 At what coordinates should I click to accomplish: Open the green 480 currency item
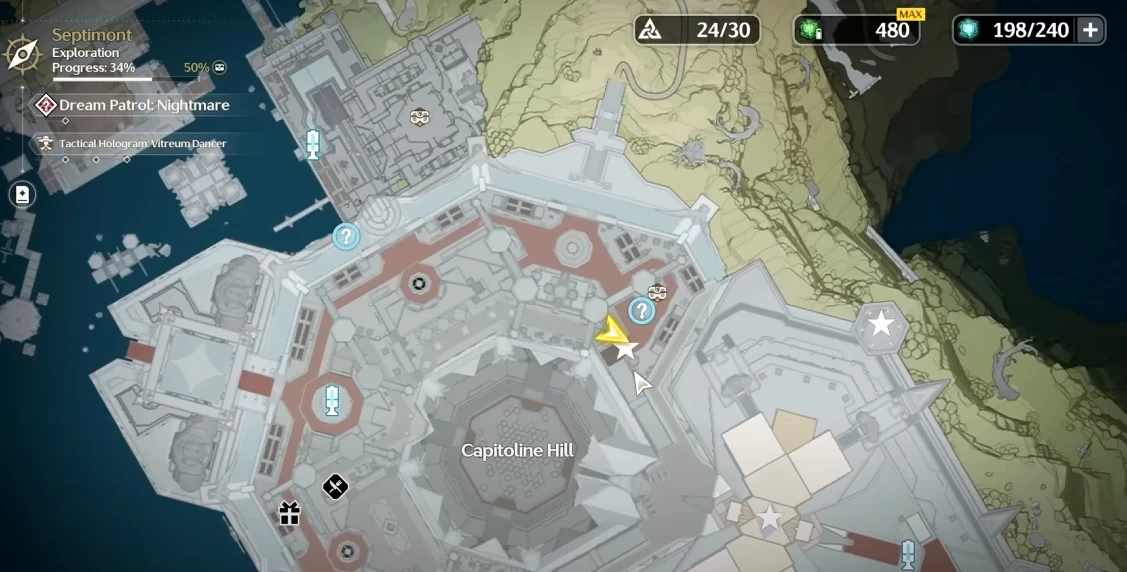click(858, 30)
